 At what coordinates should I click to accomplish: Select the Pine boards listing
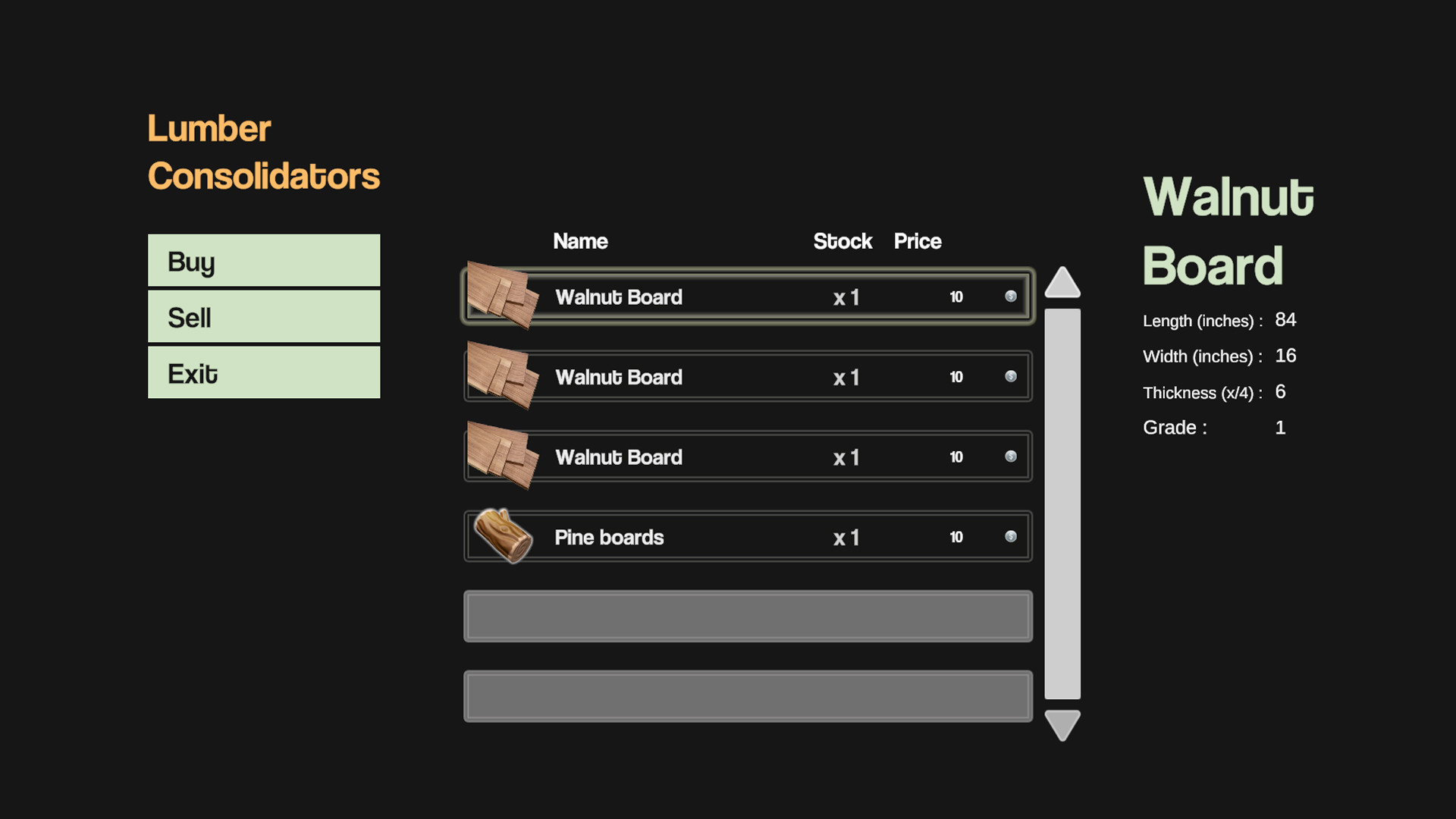(x=747, y=536)
